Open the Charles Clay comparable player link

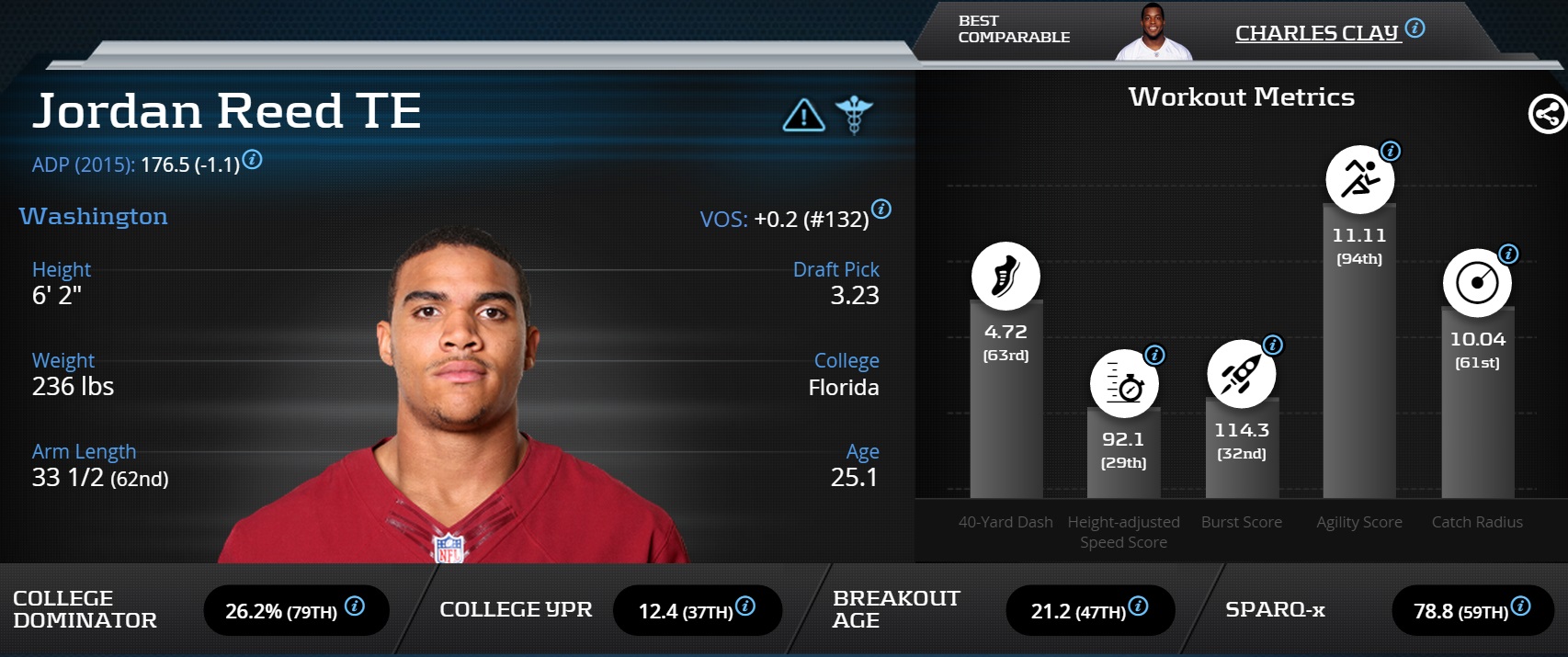(1316, 33)
